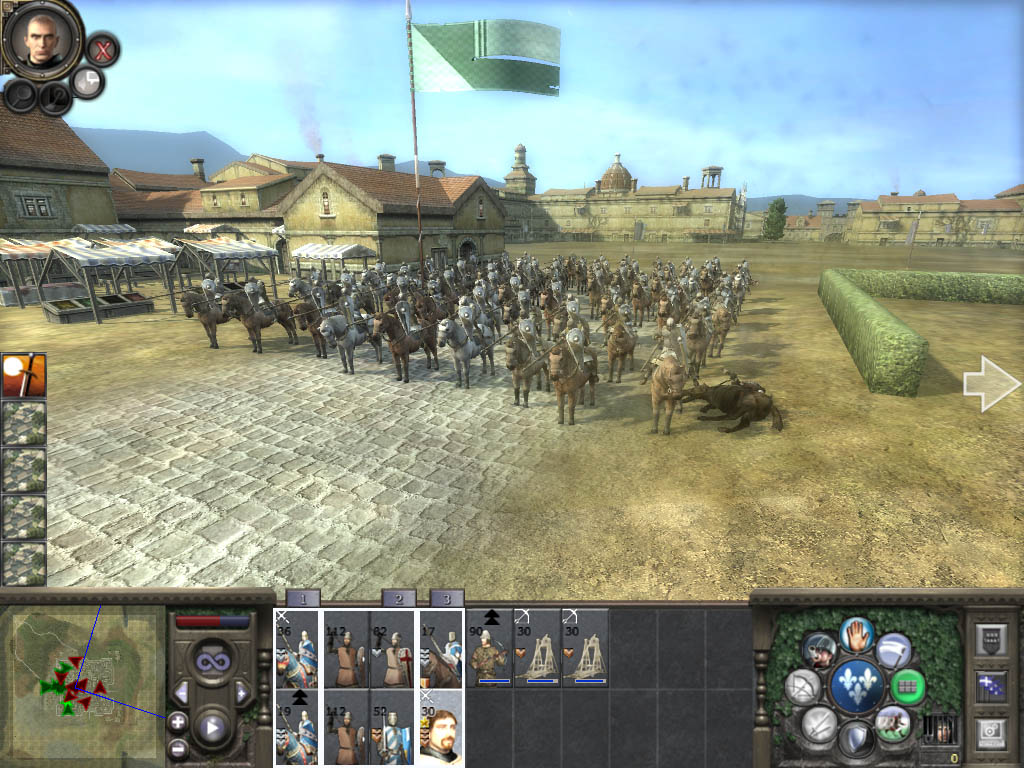Toggle the green formation grid button
Screen dimensions: 1024x768
[907, 687]
